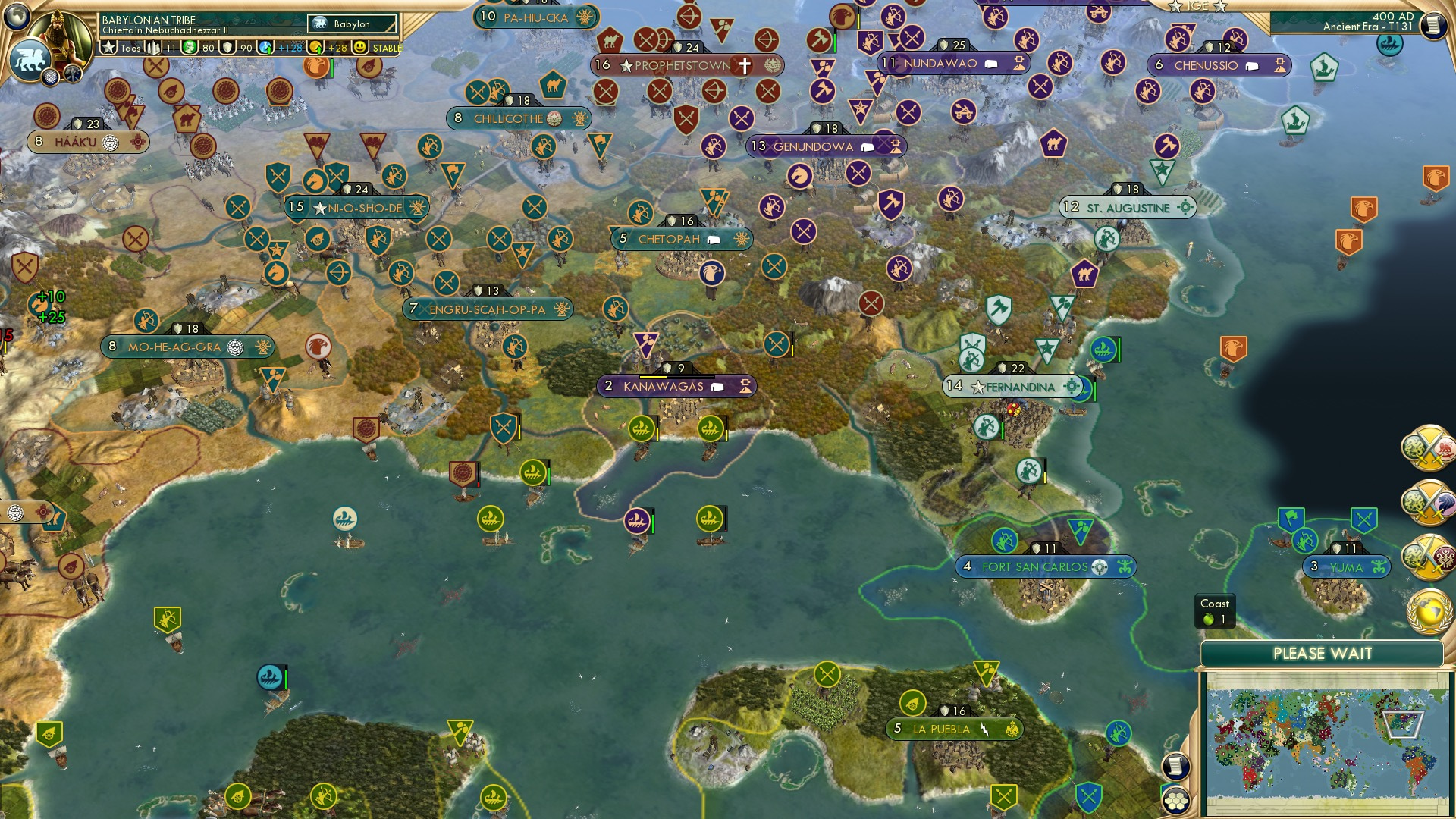
Task: Open the strategic view hexagon icon bottom-right
Action: point(1176,801)
